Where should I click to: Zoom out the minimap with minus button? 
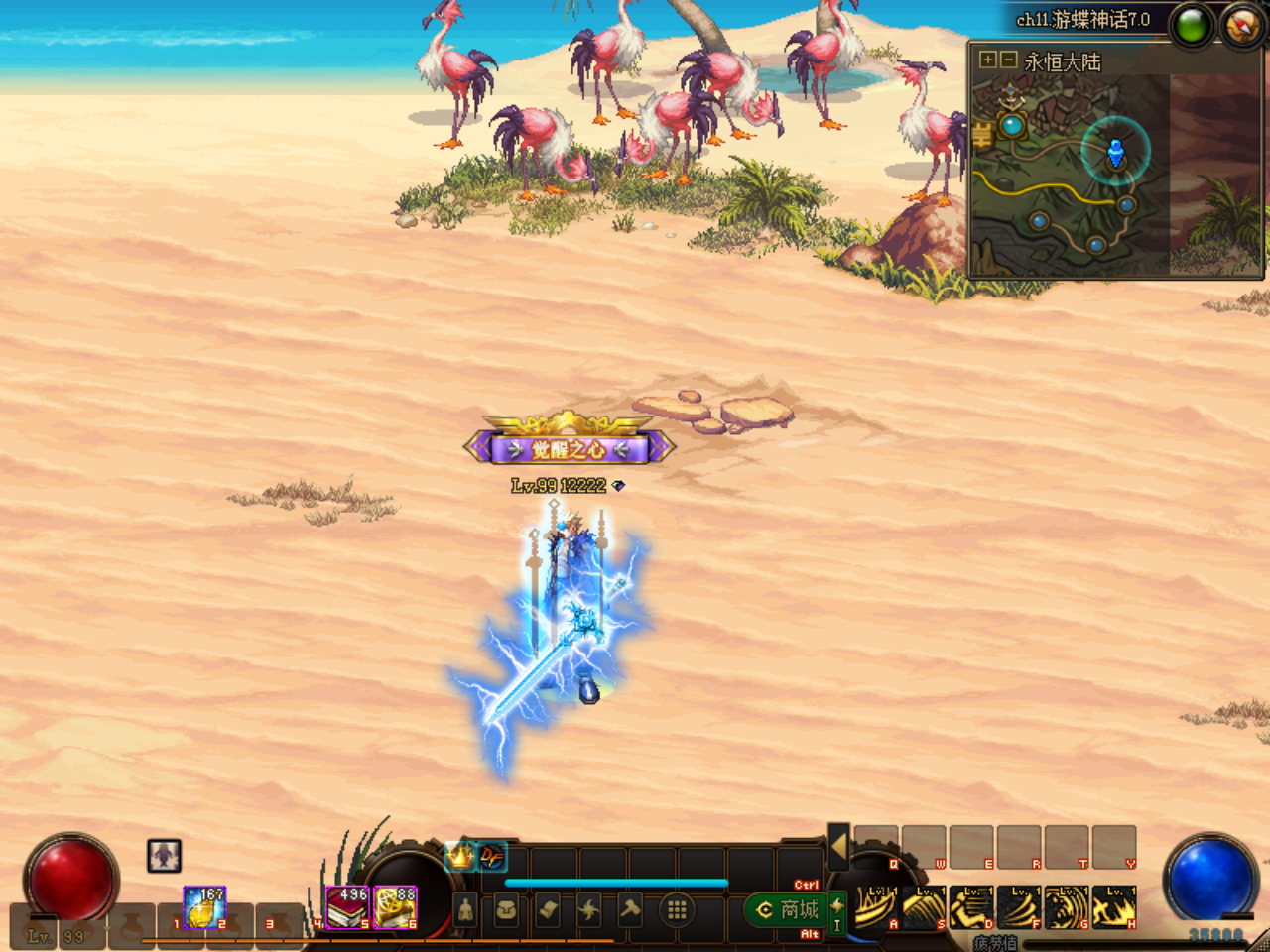pyautogui.click(x=1007, y=60)
